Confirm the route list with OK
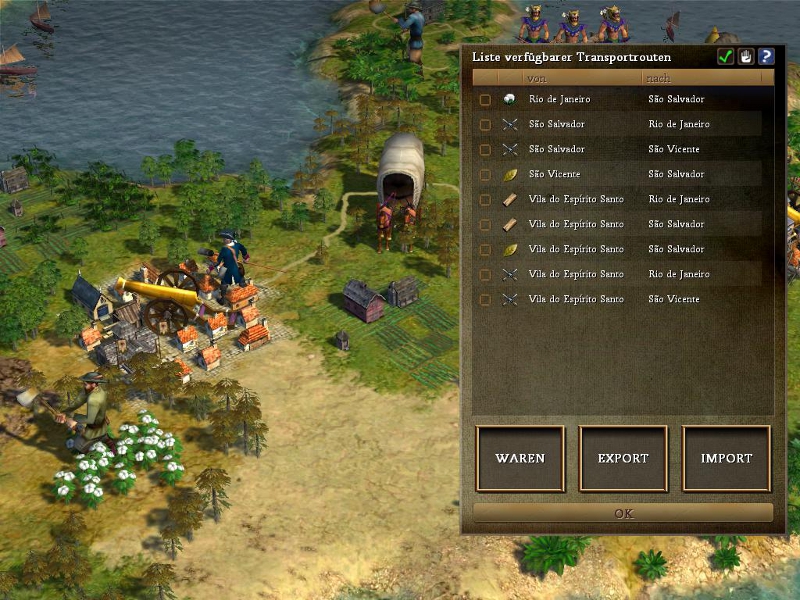 point(623,513)
